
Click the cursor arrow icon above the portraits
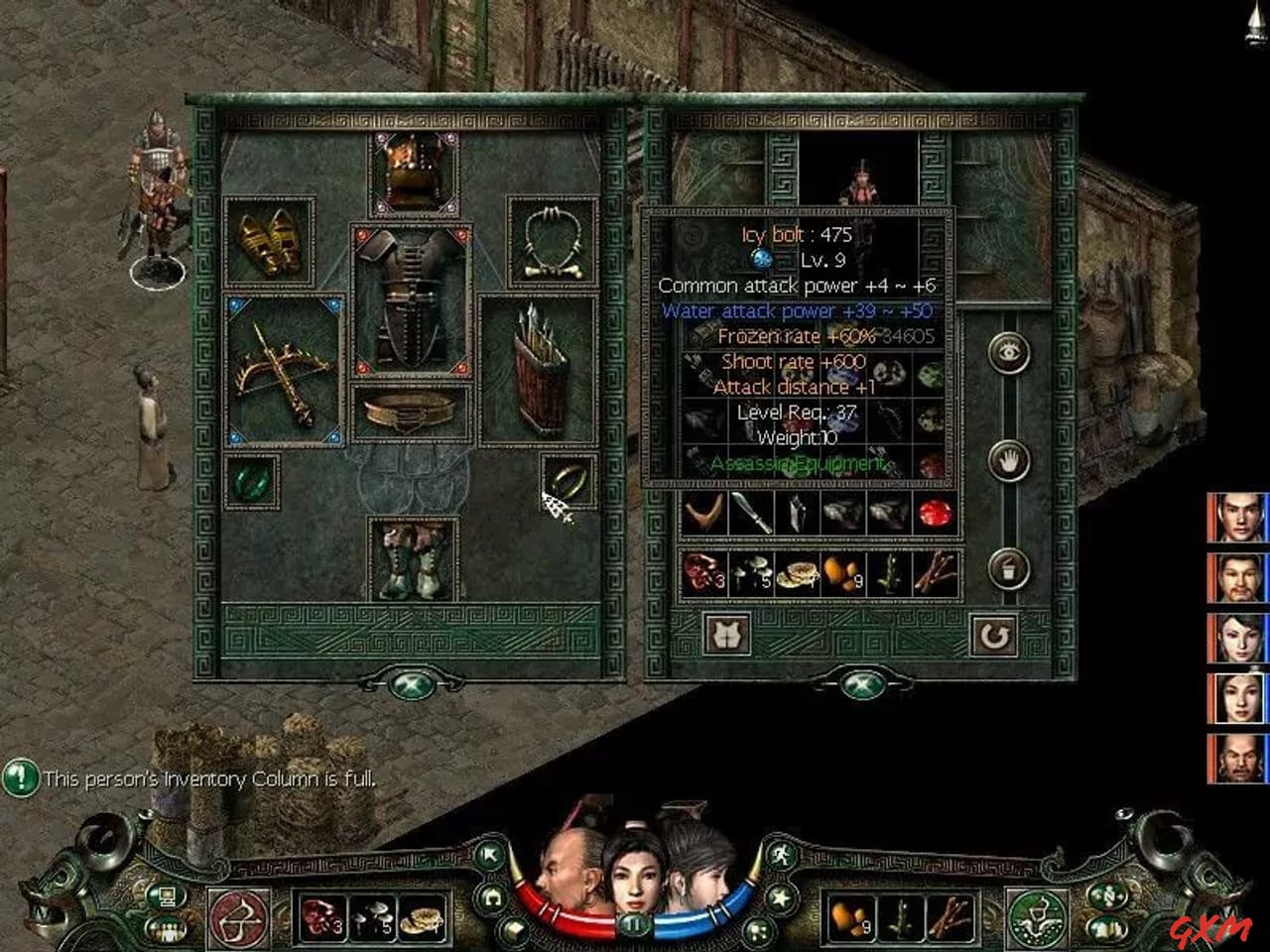488,853
